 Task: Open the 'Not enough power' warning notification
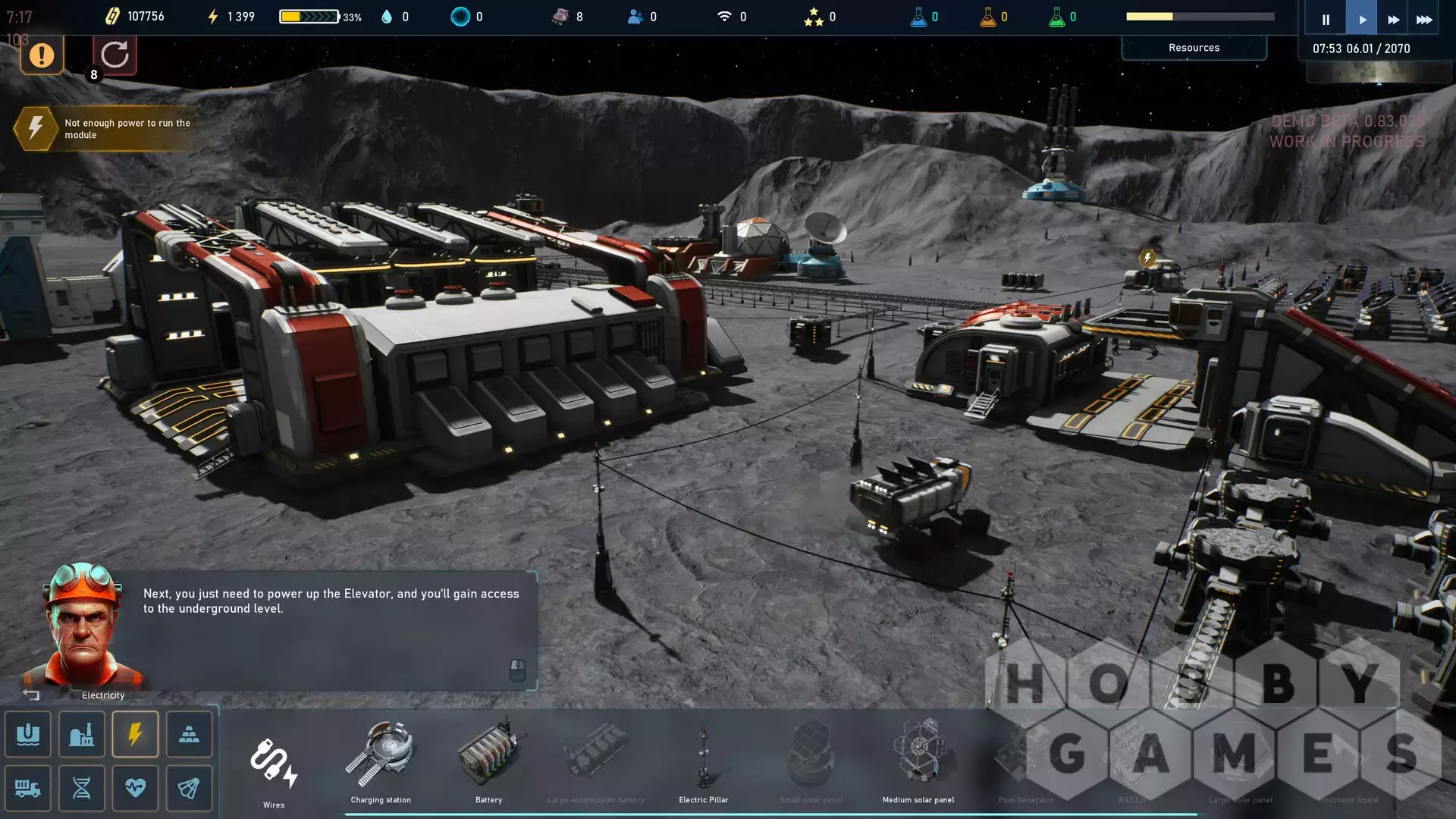106,129
